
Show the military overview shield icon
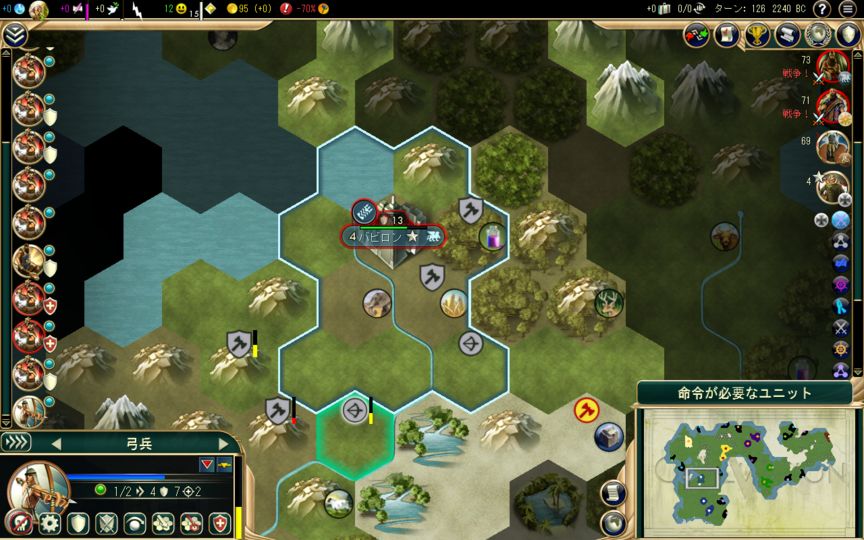(848, 35)
